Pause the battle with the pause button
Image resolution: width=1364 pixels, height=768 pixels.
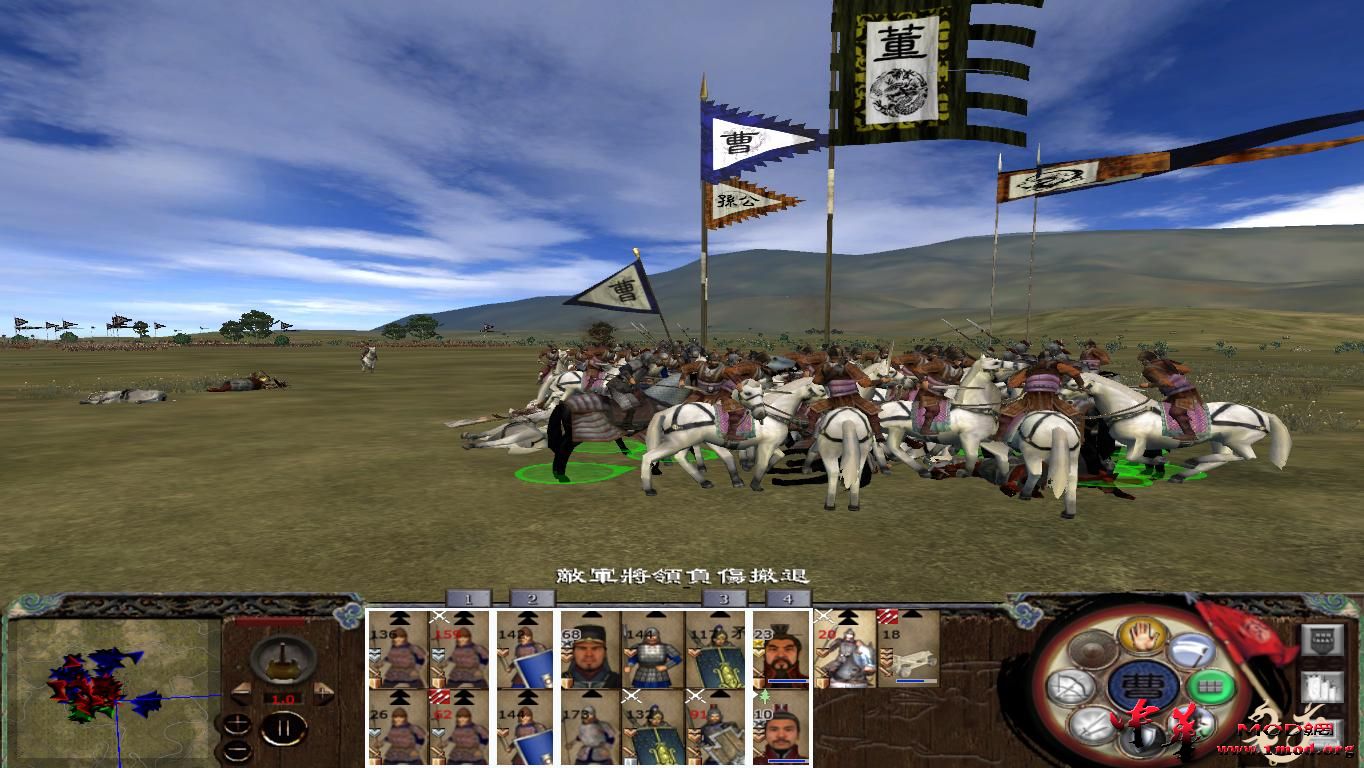(x=284, y=727)
